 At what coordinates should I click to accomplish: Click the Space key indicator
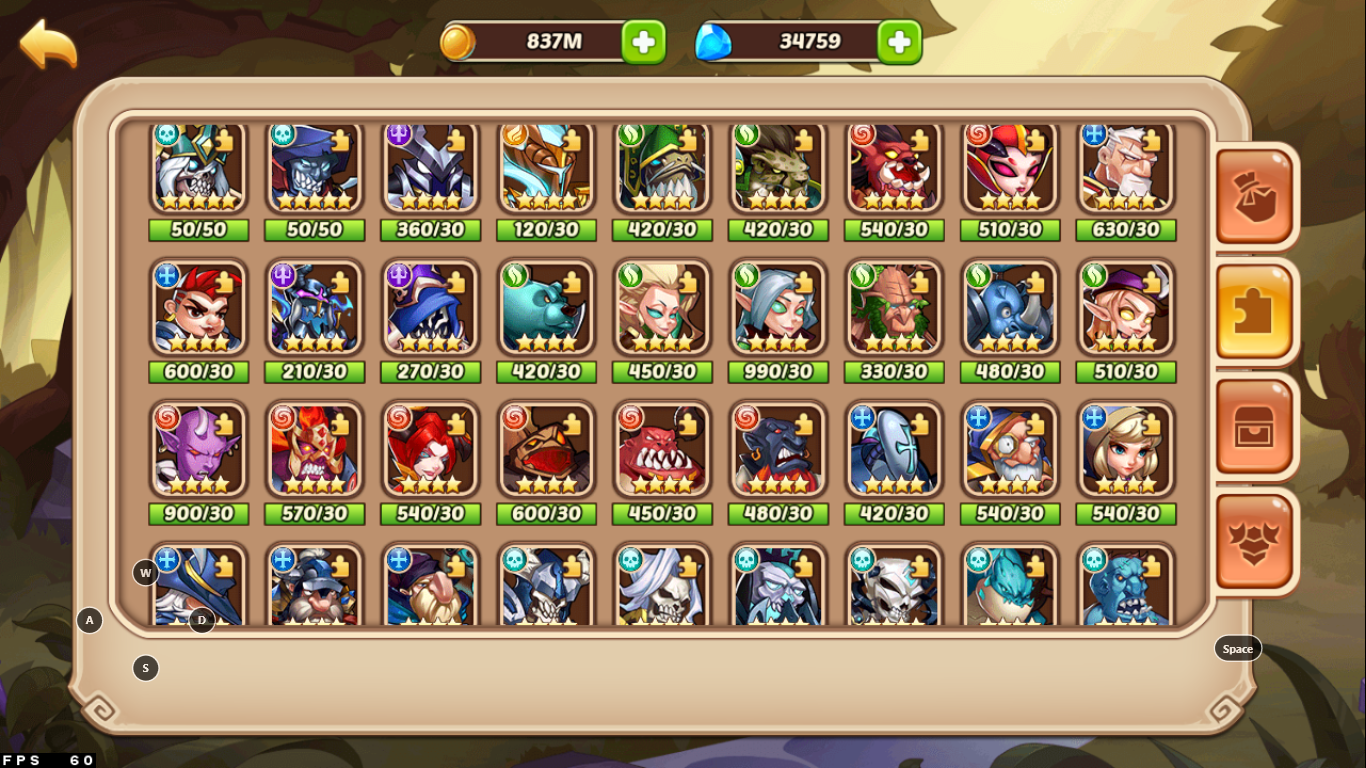click(1237, 648)
